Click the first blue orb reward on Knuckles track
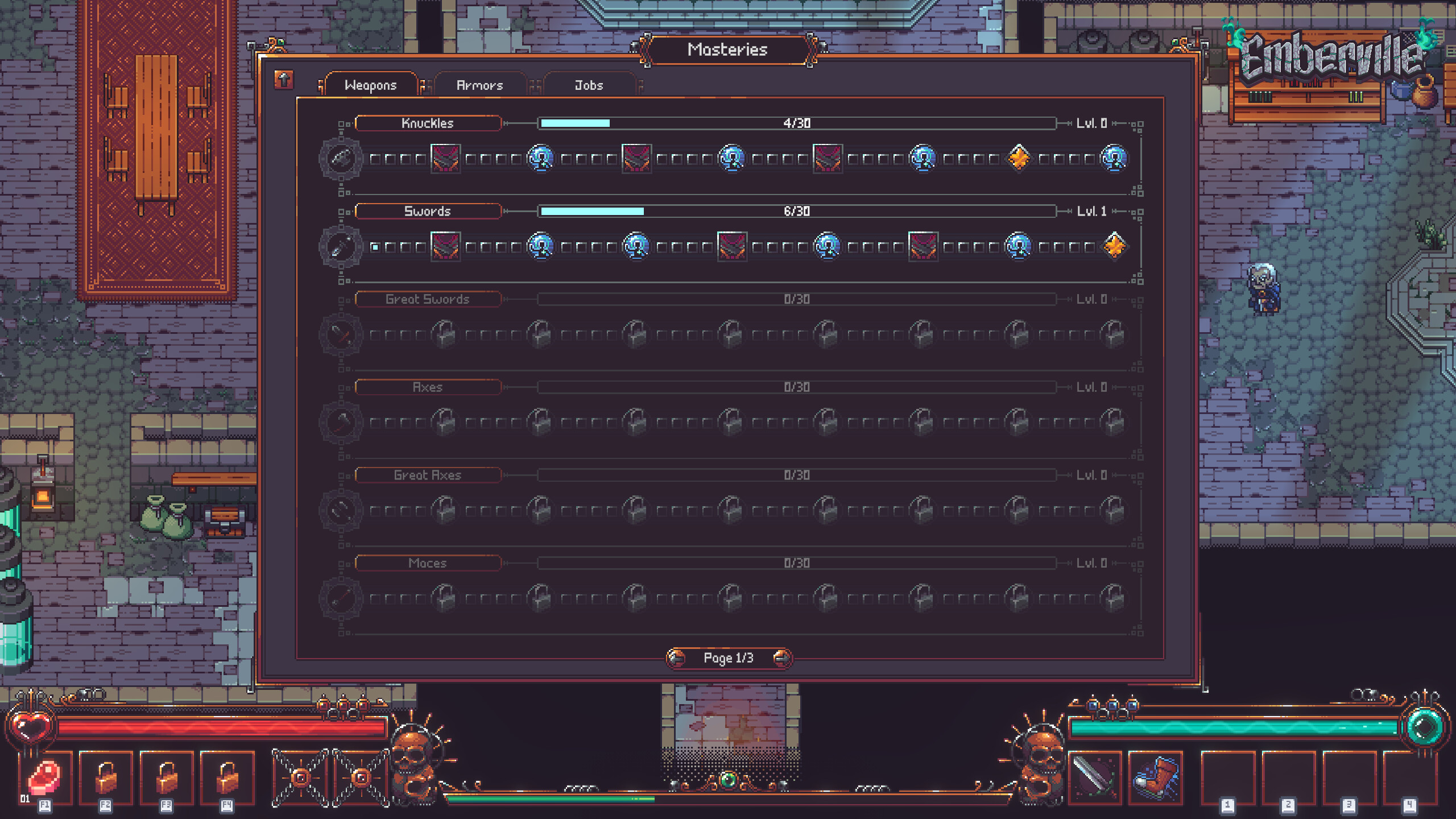Screen dimensions: 1456x819 tap(540, 159)
